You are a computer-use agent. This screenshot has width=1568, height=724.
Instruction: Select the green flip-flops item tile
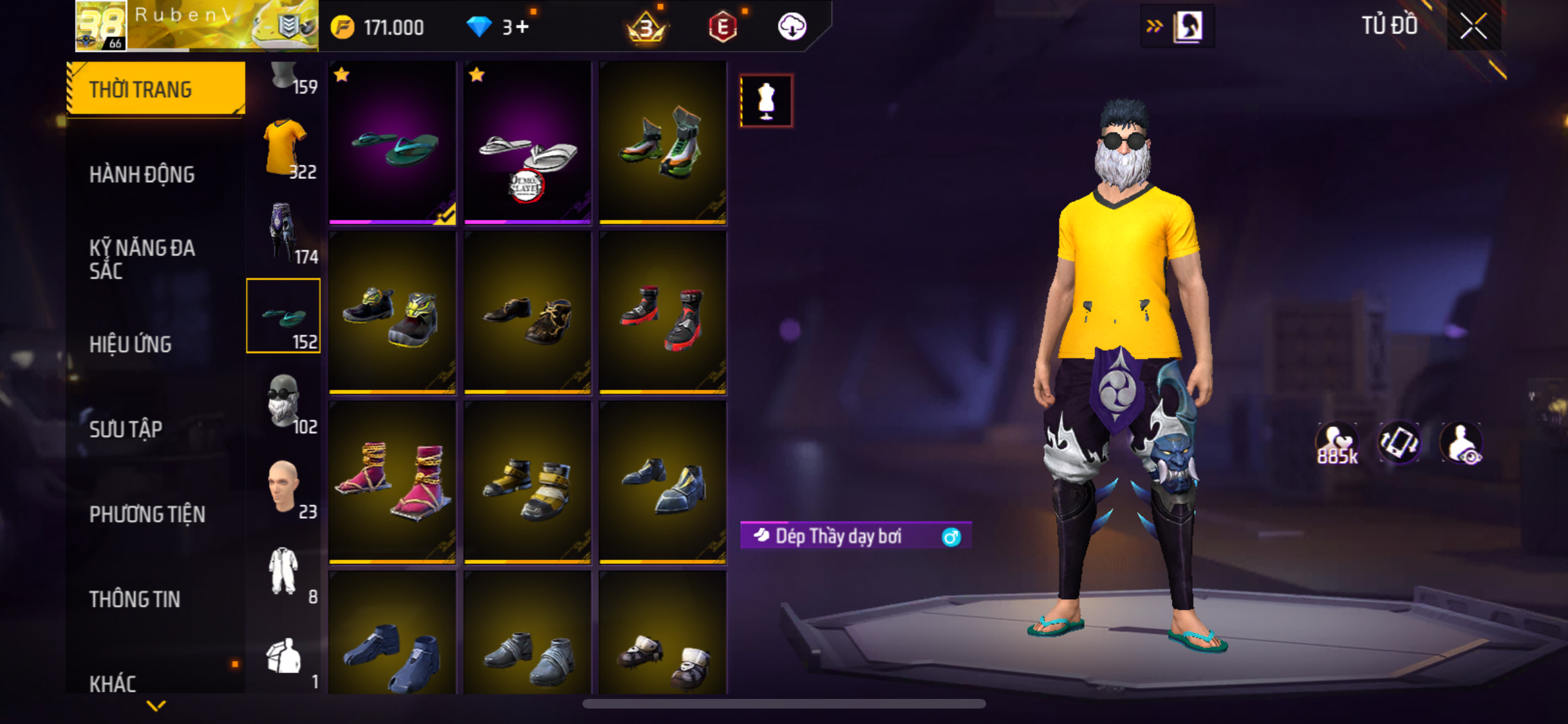(x=392, y=144)
